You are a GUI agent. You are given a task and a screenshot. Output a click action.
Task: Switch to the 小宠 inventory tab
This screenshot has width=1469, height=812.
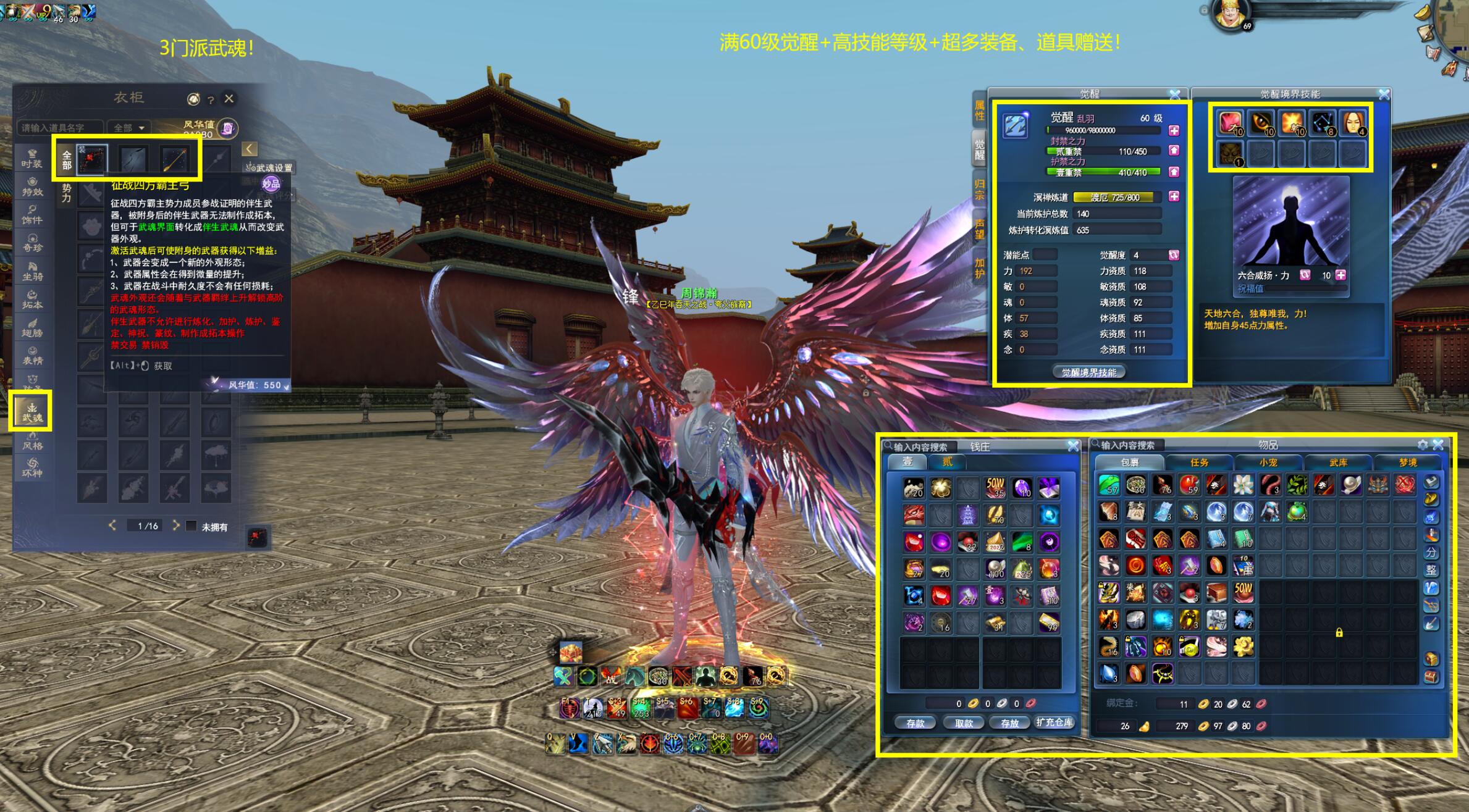pyautogui.click(x=1268, y=463)
